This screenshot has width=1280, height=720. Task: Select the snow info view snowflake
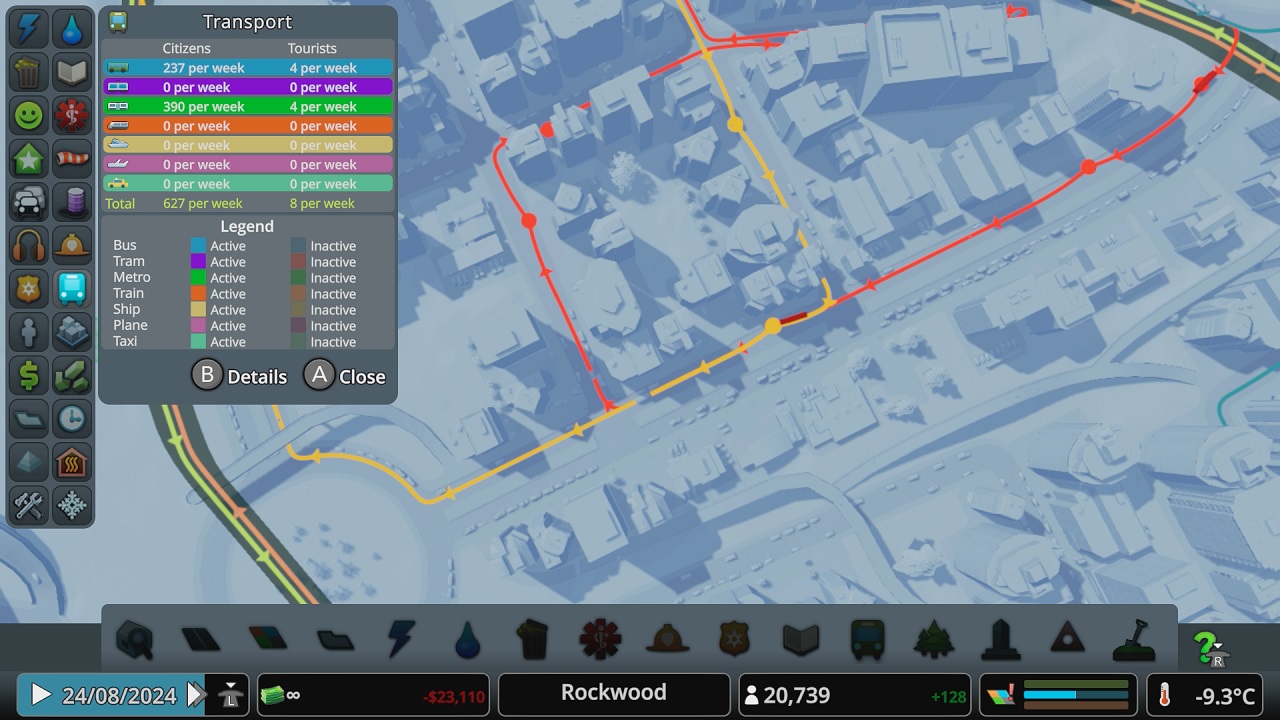click(x=72, y=506)
